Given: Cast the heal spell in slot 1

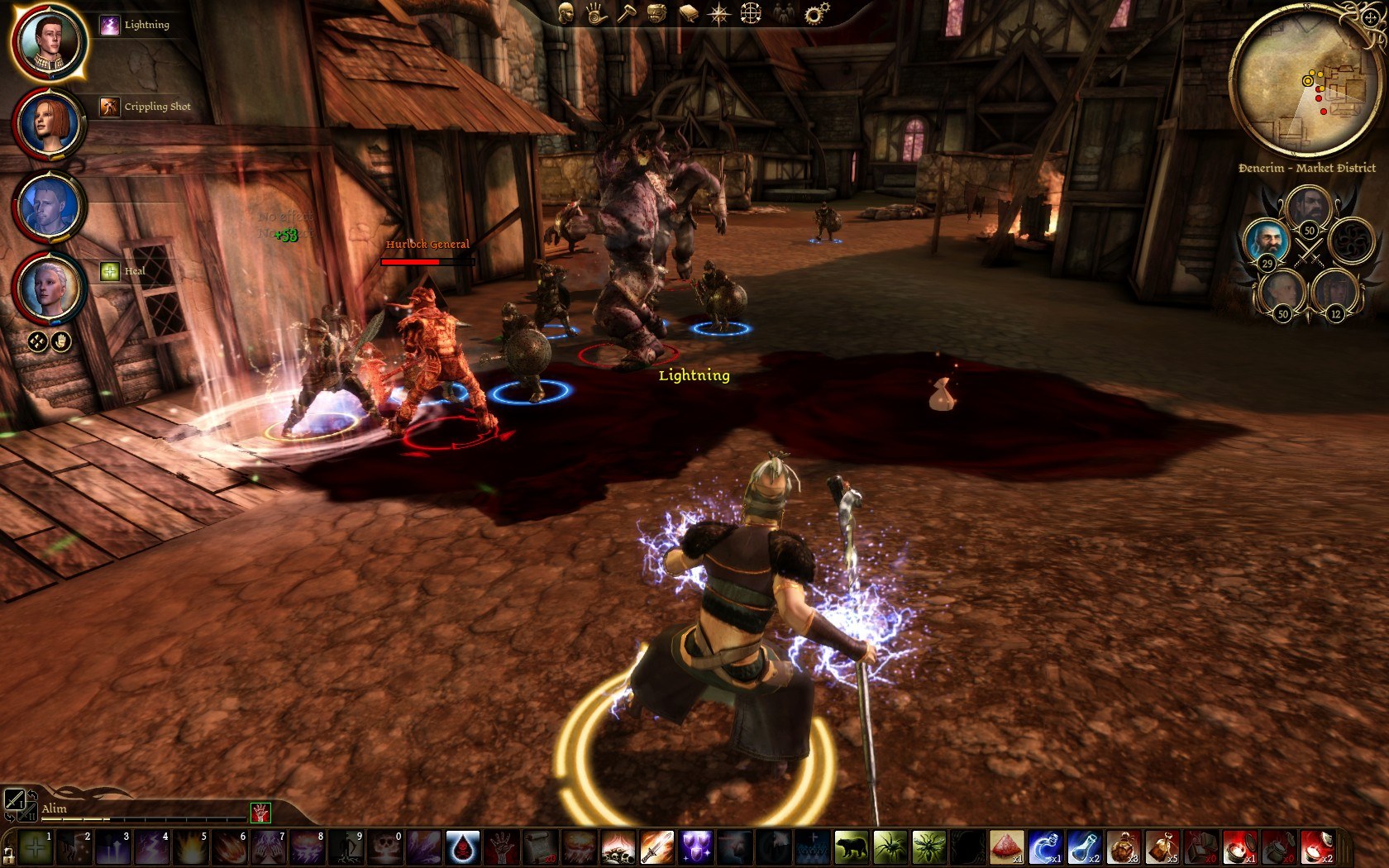Looking at the screenshot, I should coord(35,847).
